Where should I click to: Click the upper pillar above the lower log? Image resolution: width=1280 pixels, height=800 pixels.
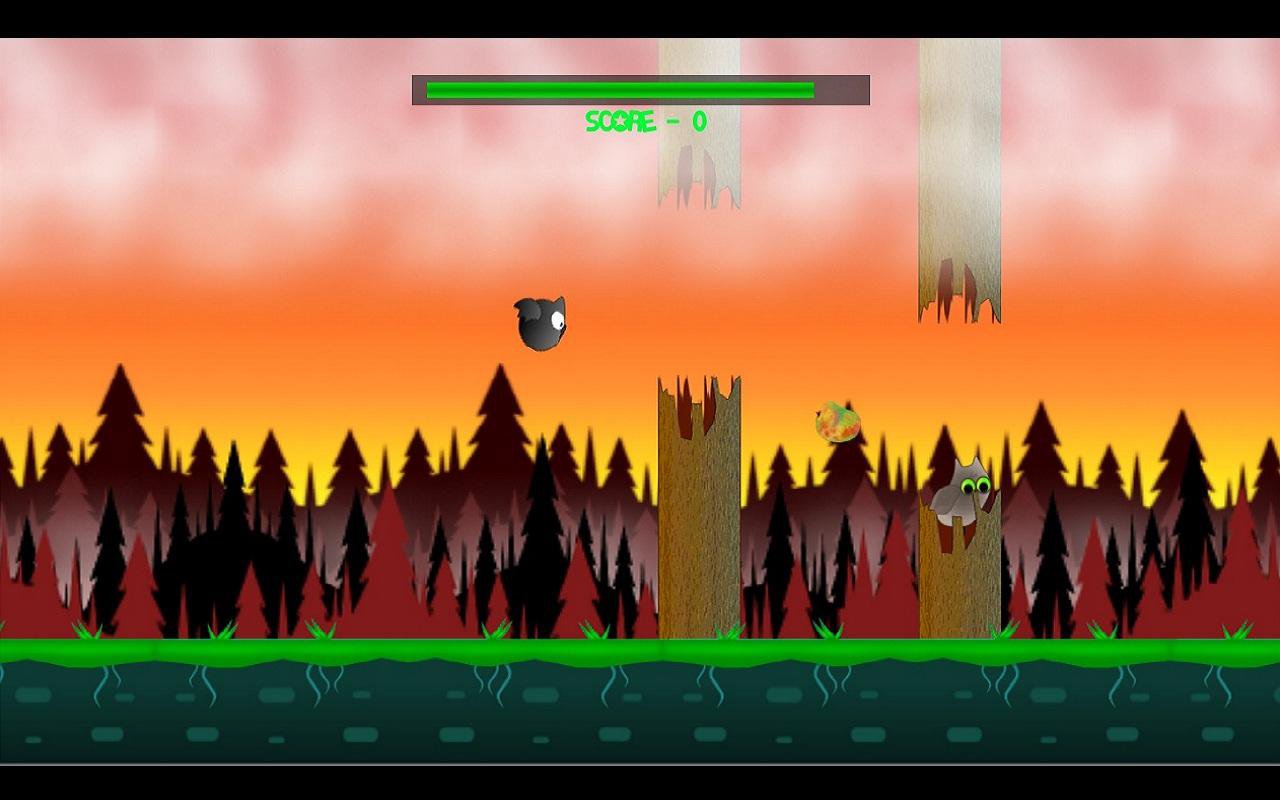[698, 120]
